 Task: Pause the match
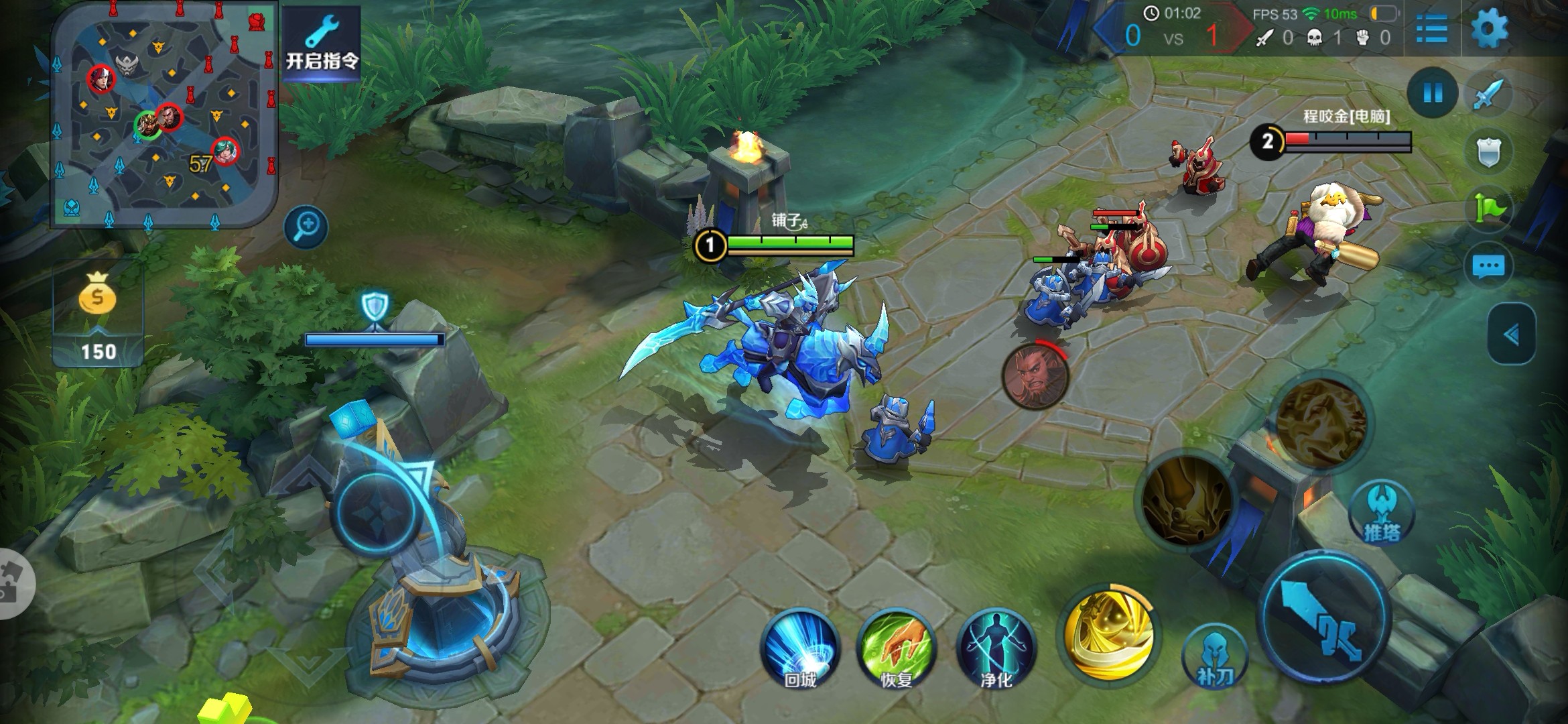point(1433,93)
